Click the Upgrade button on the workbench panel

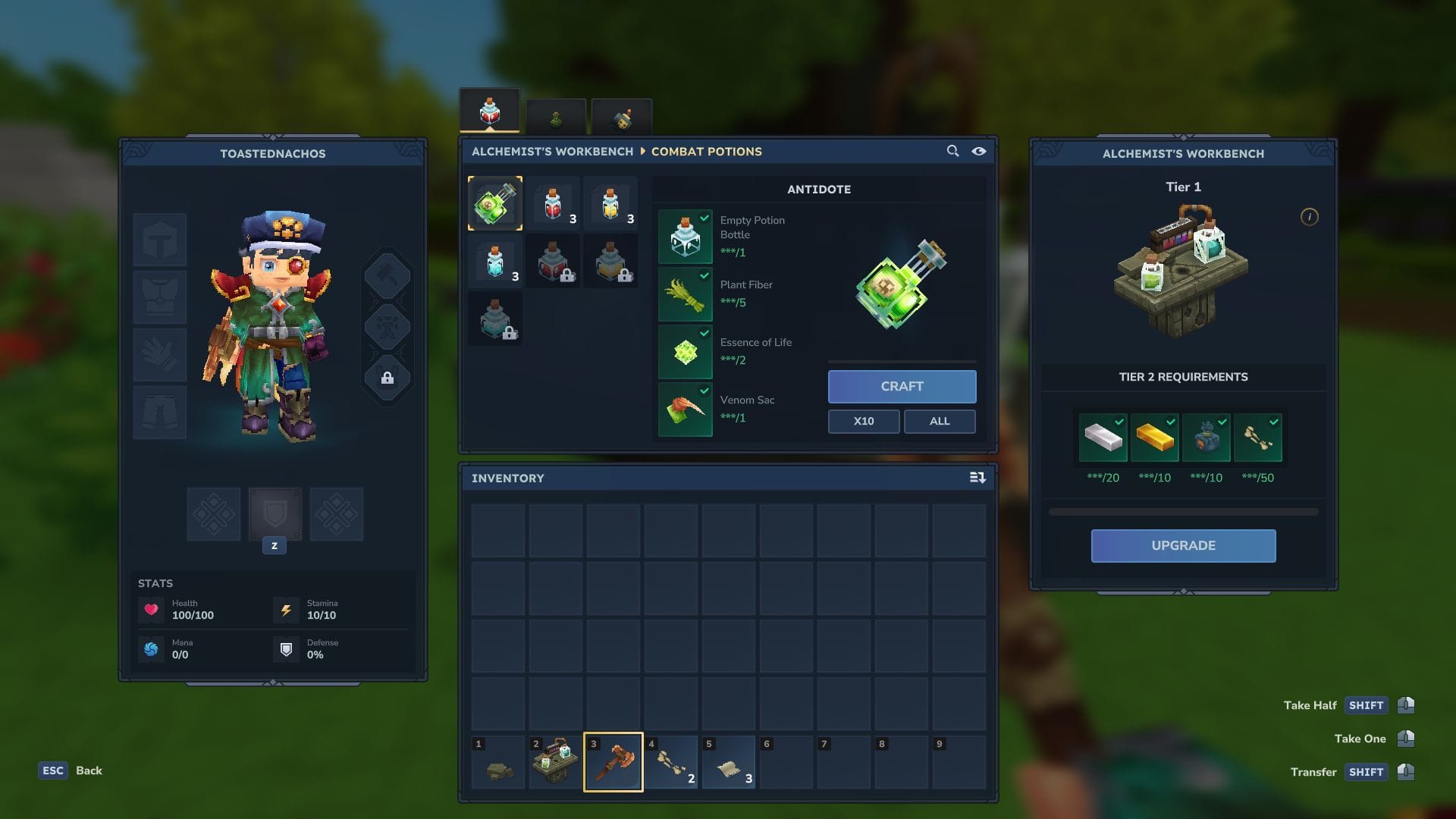point(1183,545)
